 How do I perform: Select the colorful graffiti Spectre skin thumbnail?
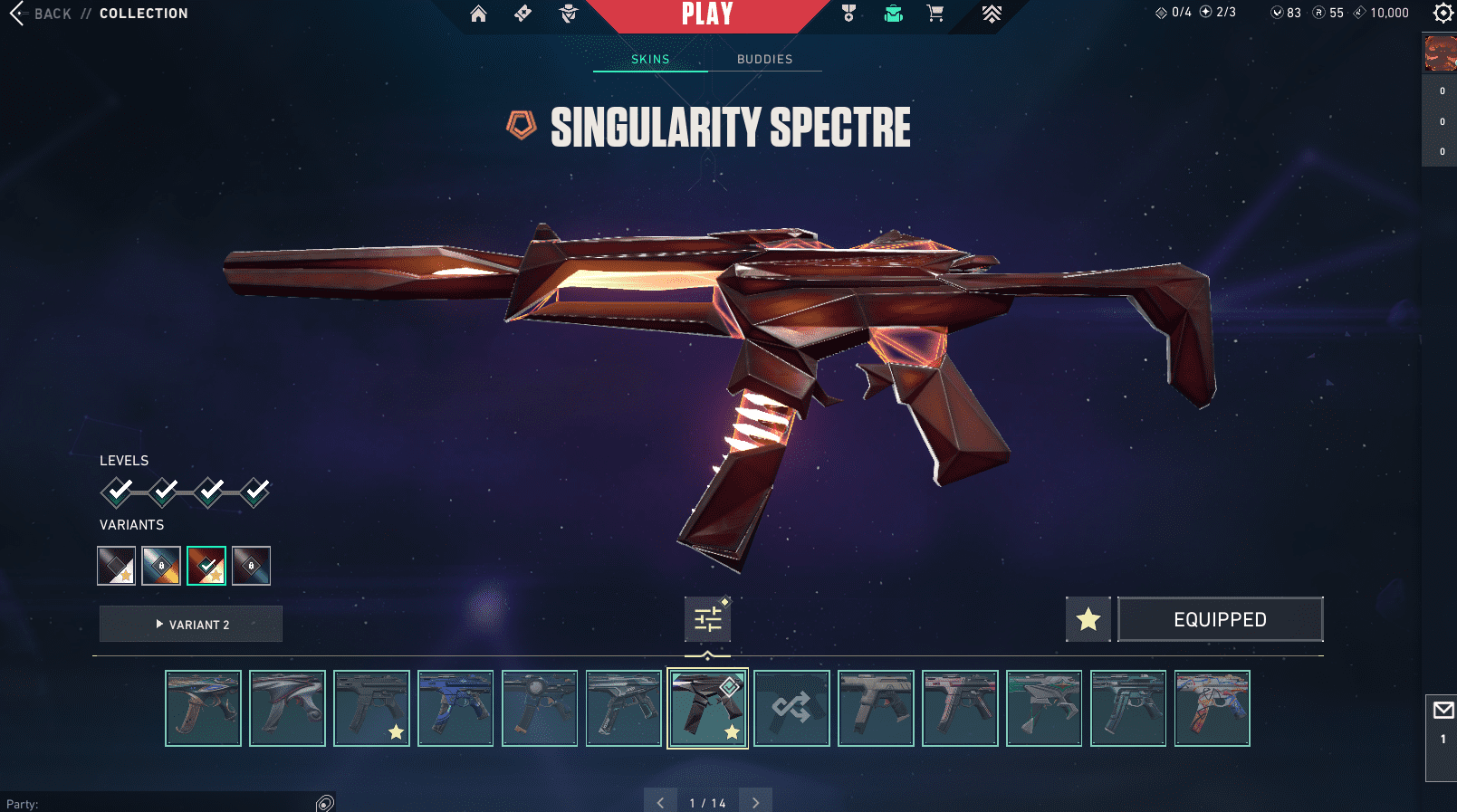click(x=1212, y=708)
